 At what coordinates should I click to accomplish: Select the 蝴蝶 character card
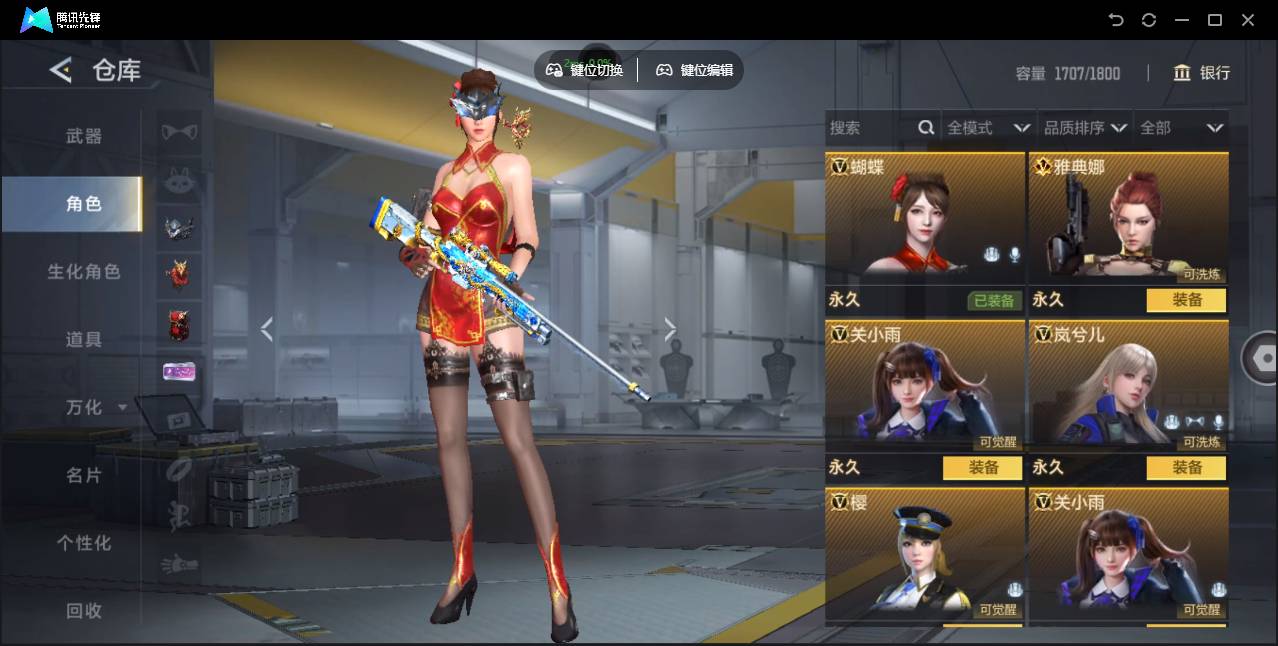tap(925, 215)
